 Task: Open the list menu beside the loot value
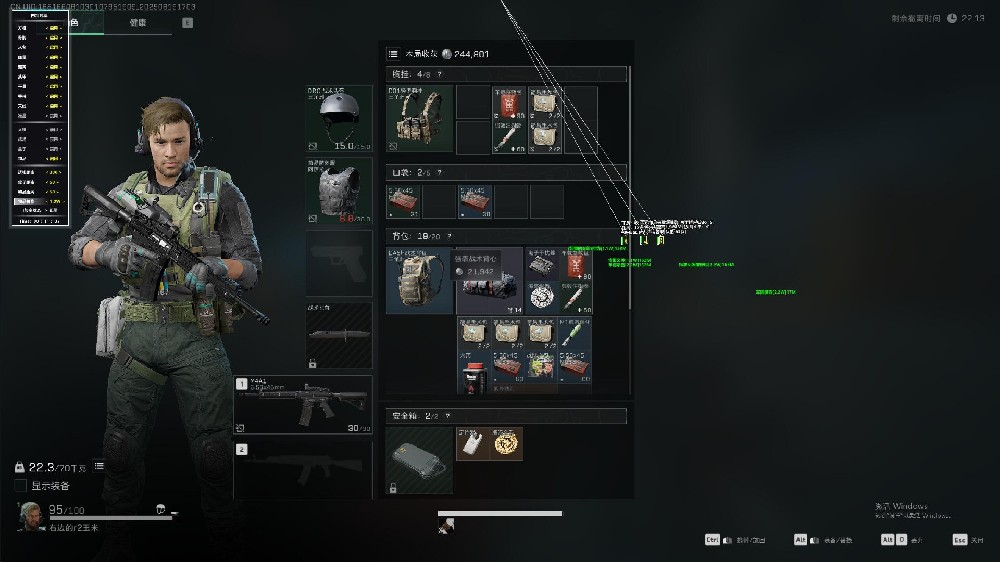coord(393,53)
